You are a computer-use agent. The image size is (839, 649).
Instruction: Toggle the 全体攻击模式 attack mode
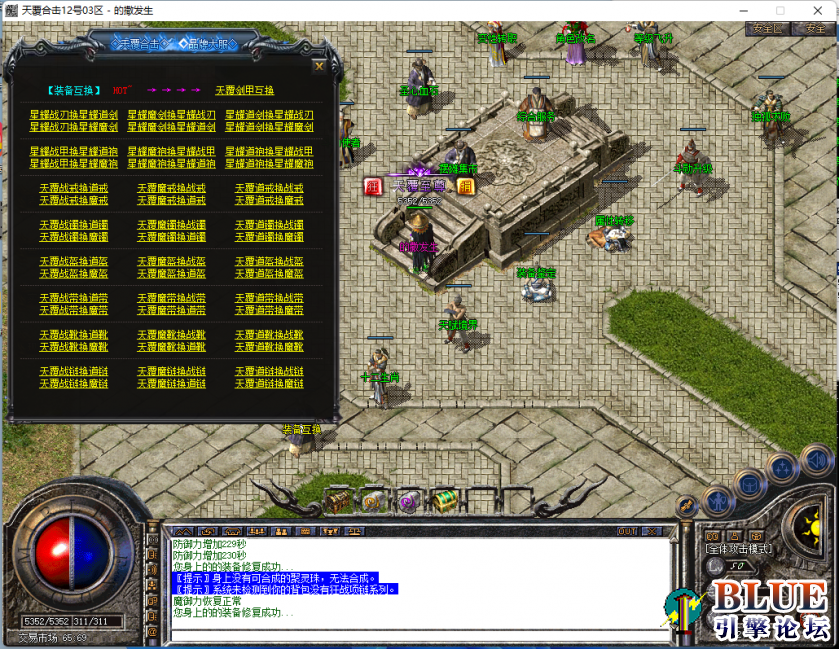click(x=739, y=548)
